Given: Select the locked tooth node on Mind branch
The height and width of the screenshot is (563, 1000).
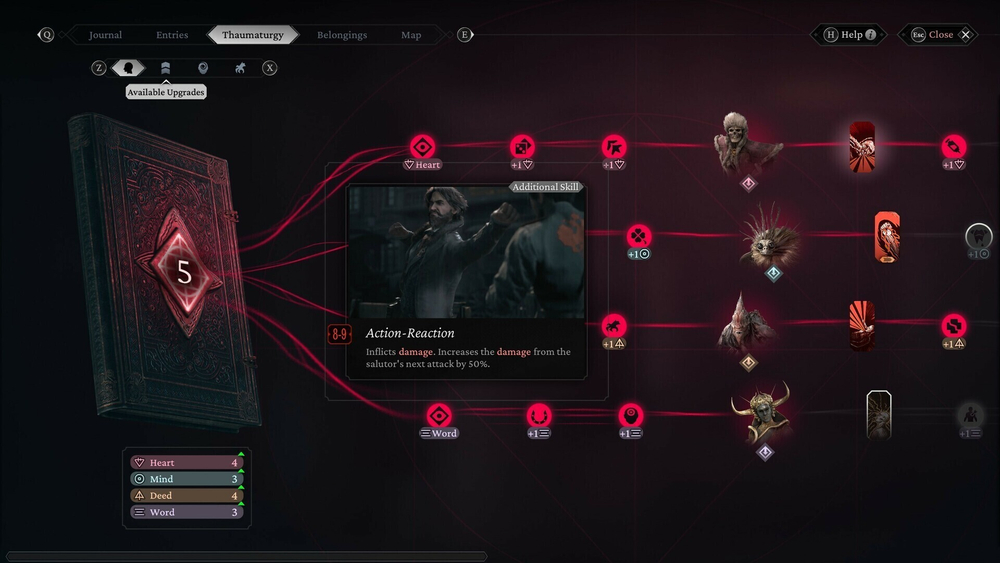Looking at the screenshot, I should tap(978, 237).
